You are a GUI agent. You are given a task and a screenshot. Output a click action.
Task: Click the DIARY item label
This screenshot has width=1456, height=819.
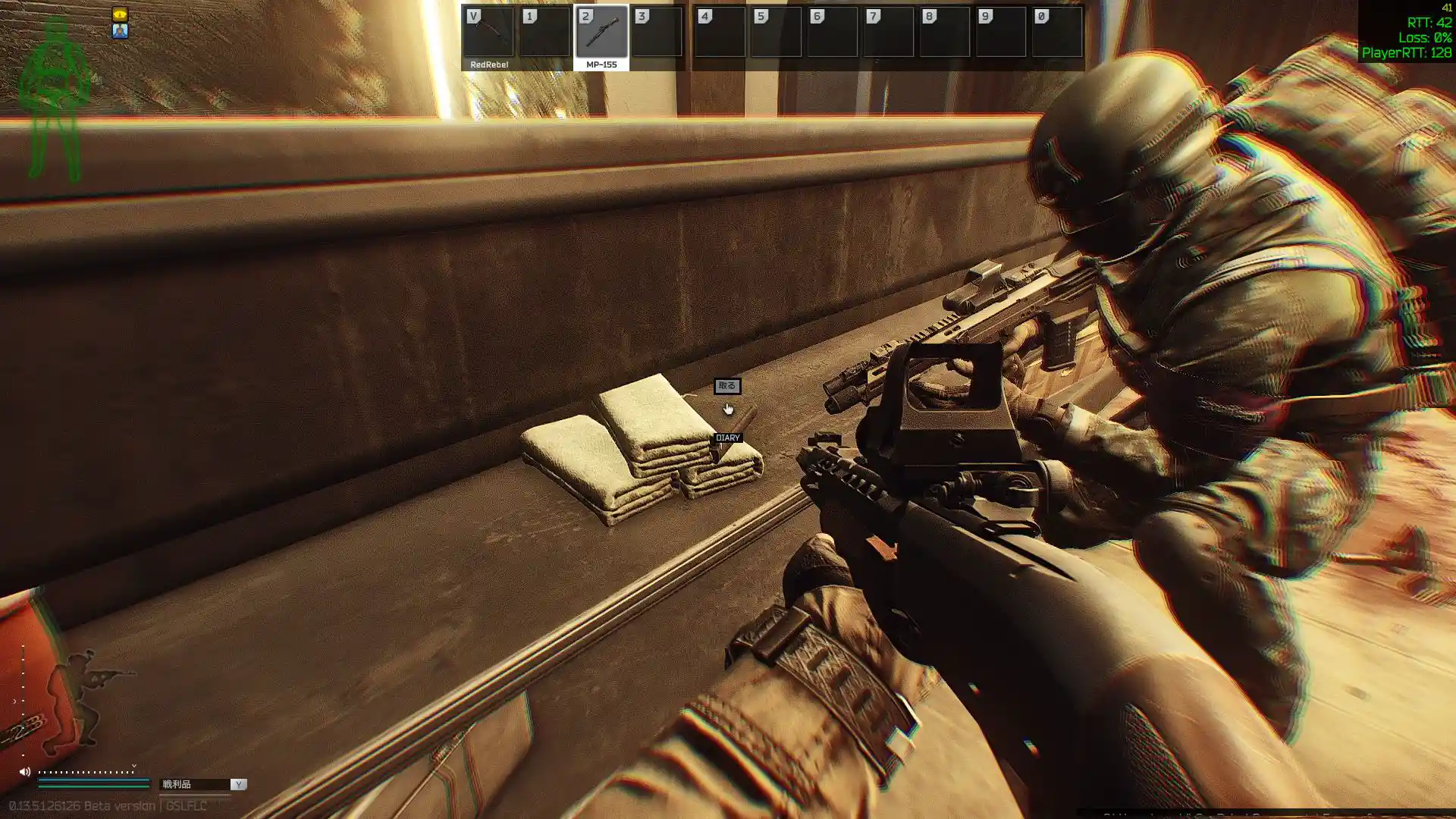[727, 438]
